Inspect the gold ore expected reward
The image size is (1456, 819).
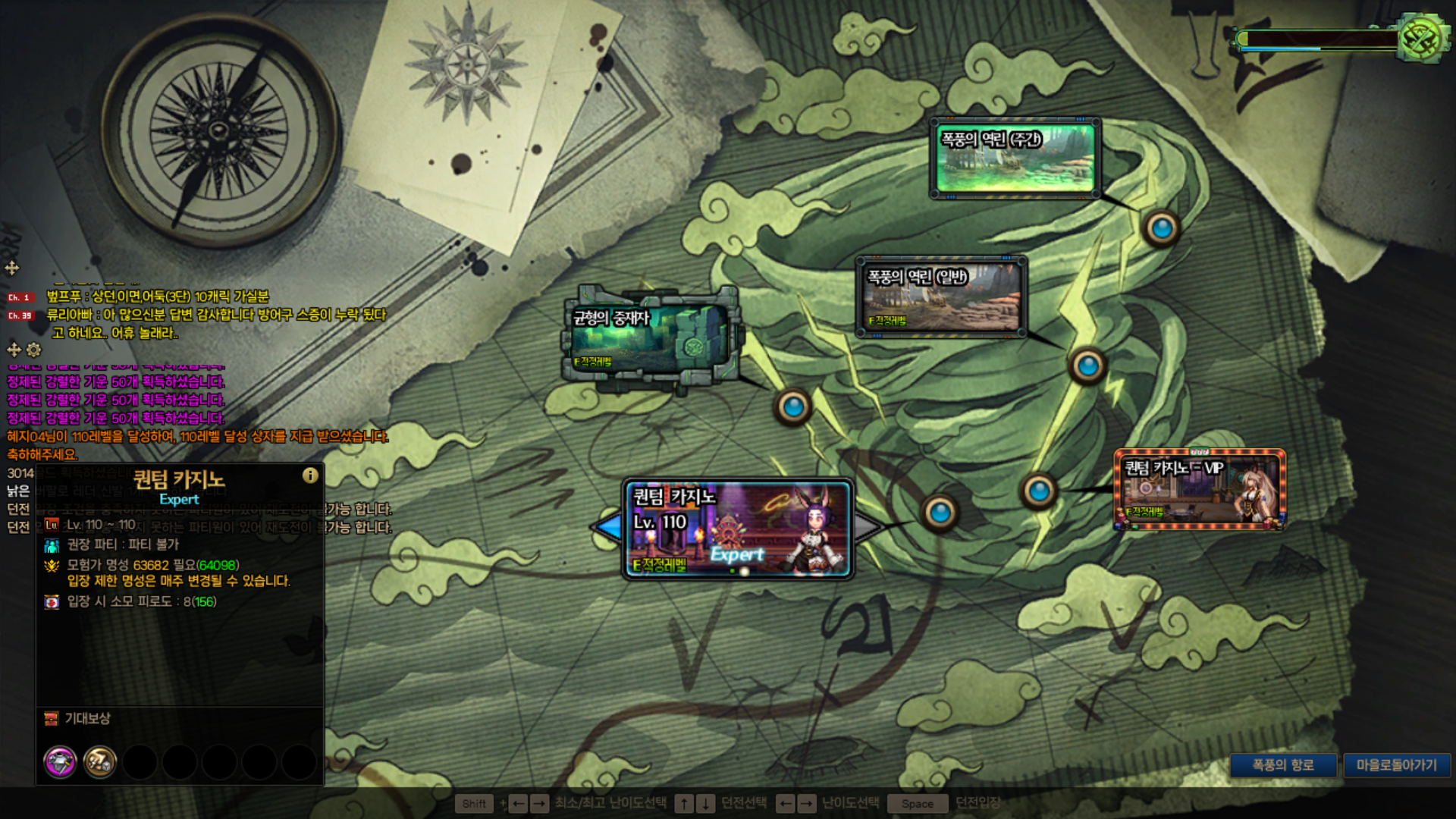pos(100,761)
